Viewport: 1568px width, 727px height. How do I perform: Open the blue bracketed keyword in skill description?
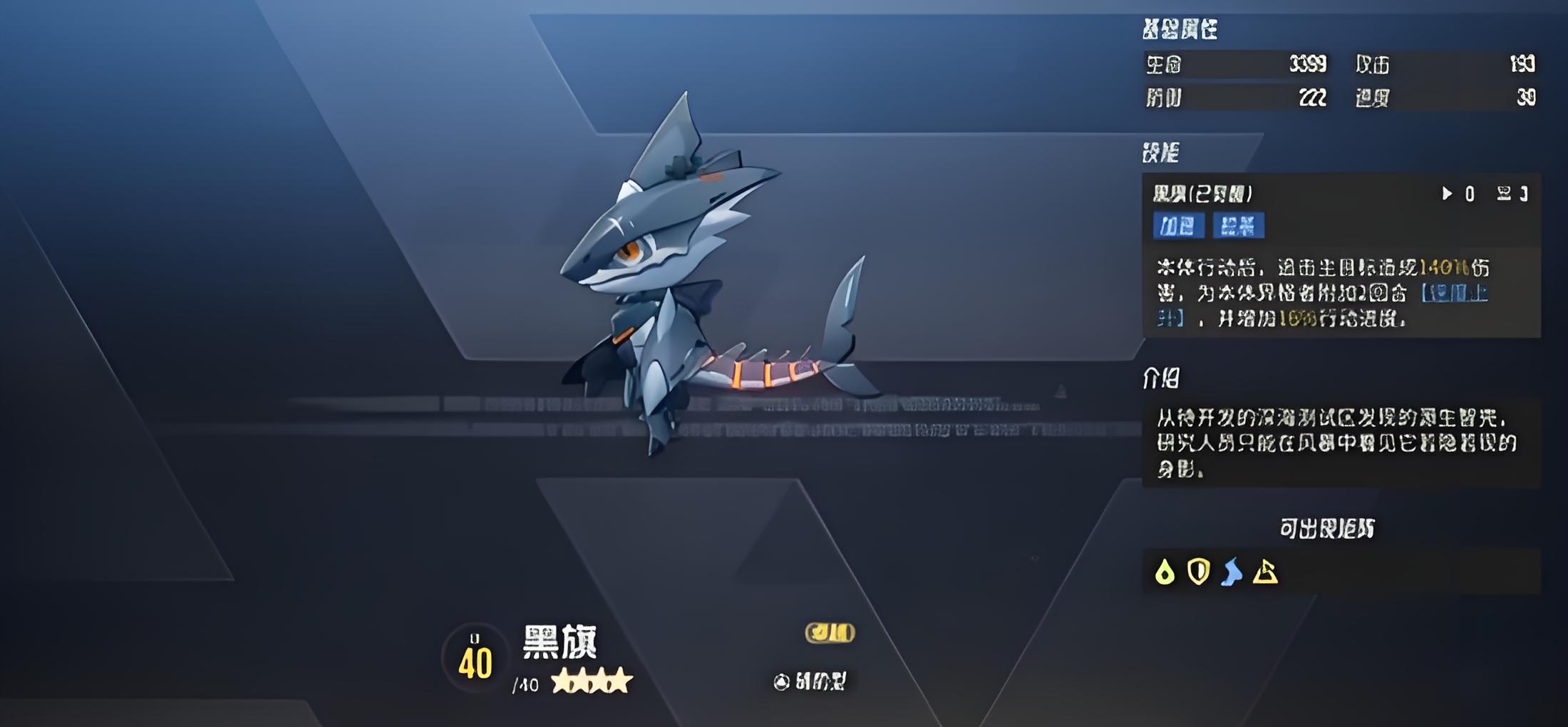(x=1454, y=294)
